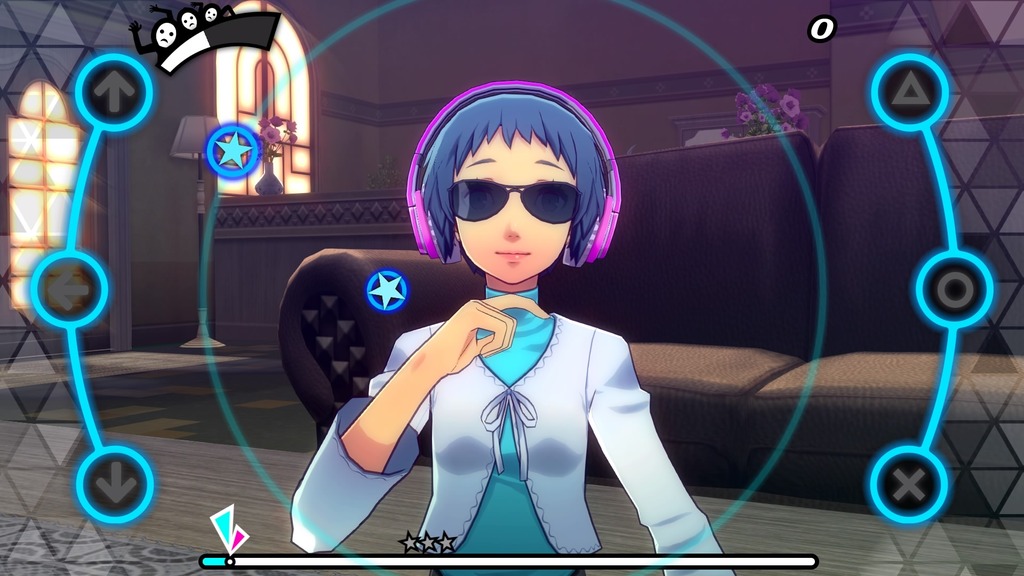Hit the circle note target
The image size is (1024, 576).
(954, 290)
